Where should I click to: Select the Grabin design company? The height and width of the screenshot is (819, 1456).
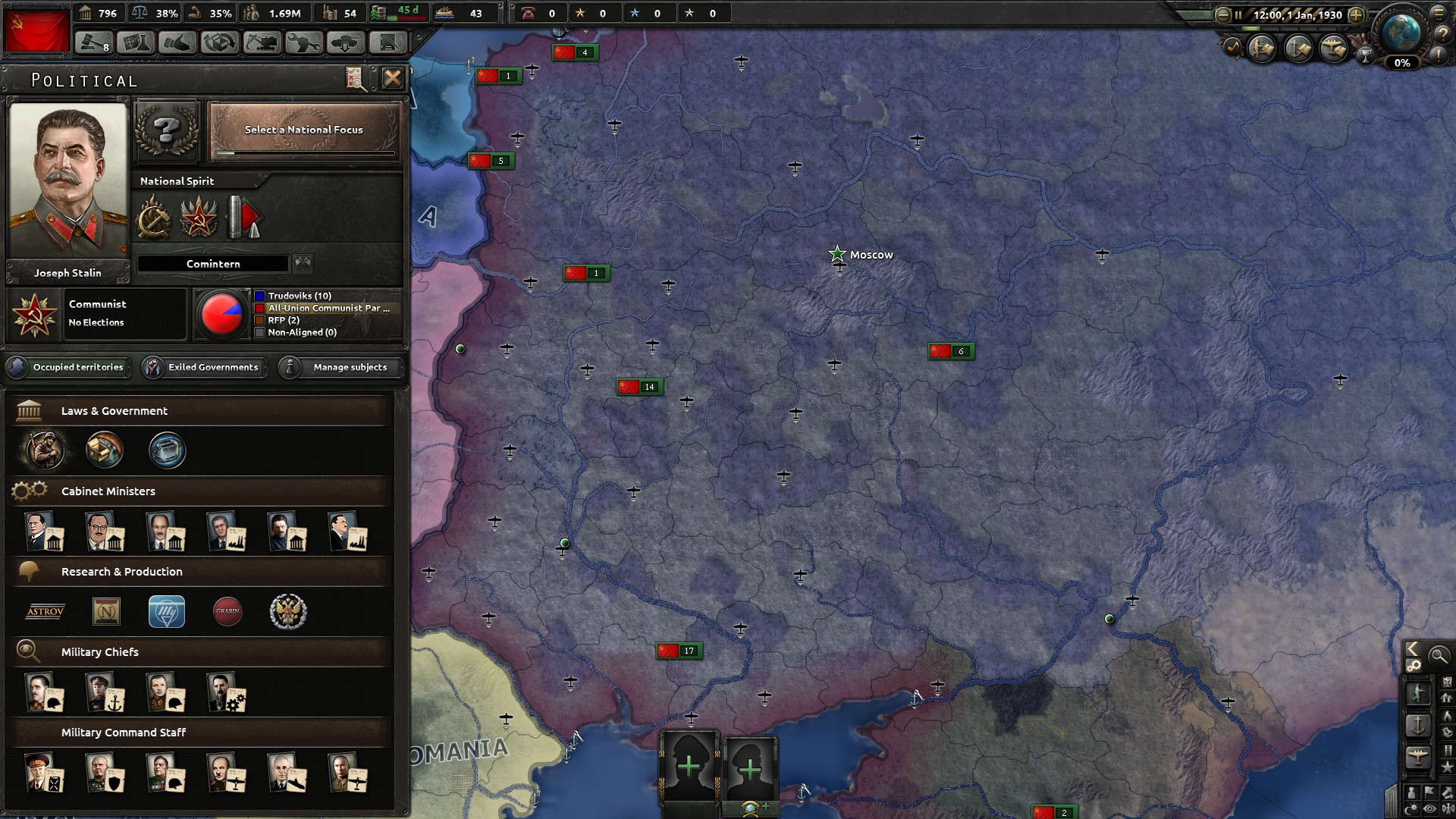[x=227, y=611]
